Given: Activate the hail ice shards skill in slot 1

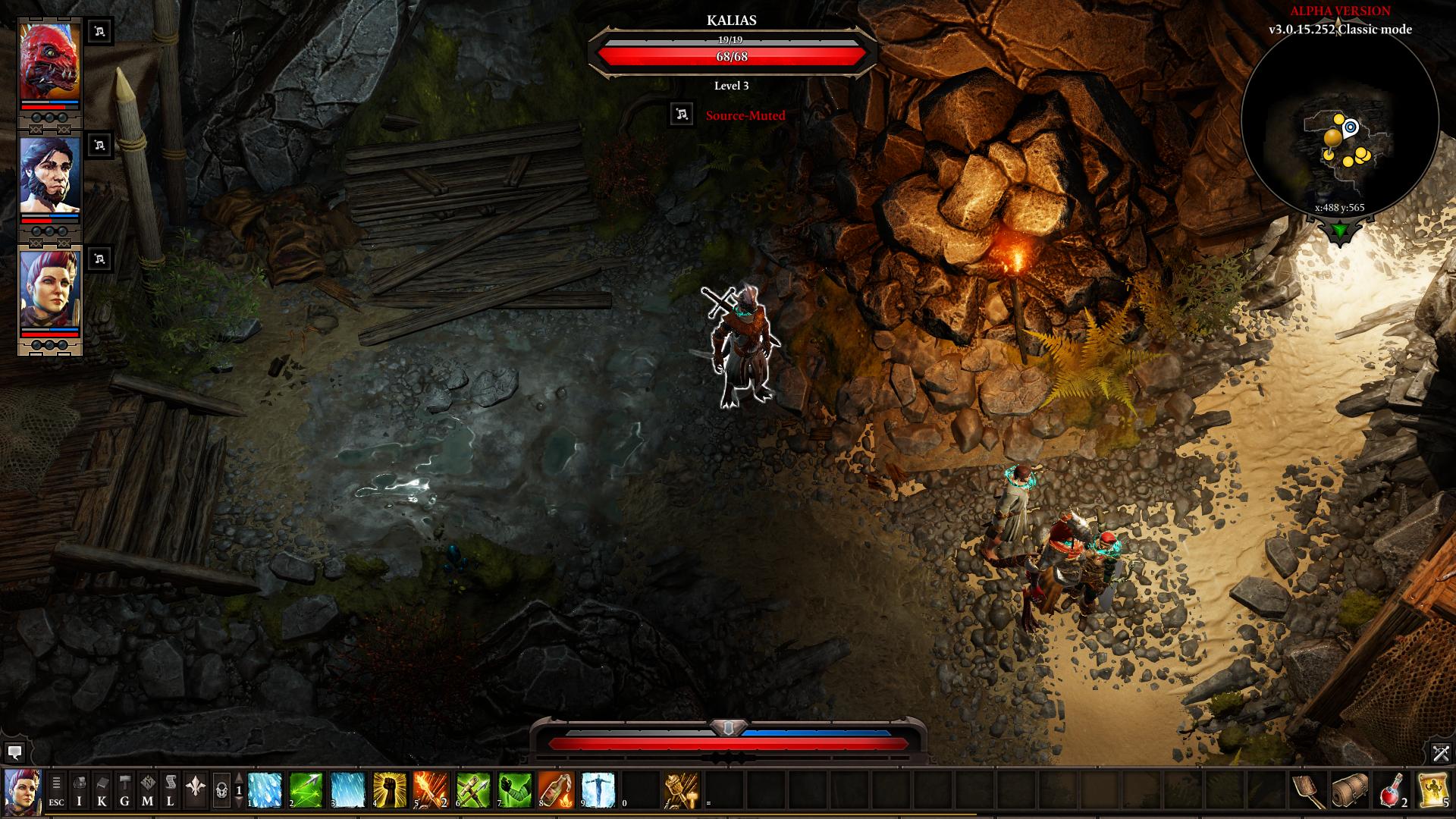Looking at the screenshot, I should coord(265,790).
